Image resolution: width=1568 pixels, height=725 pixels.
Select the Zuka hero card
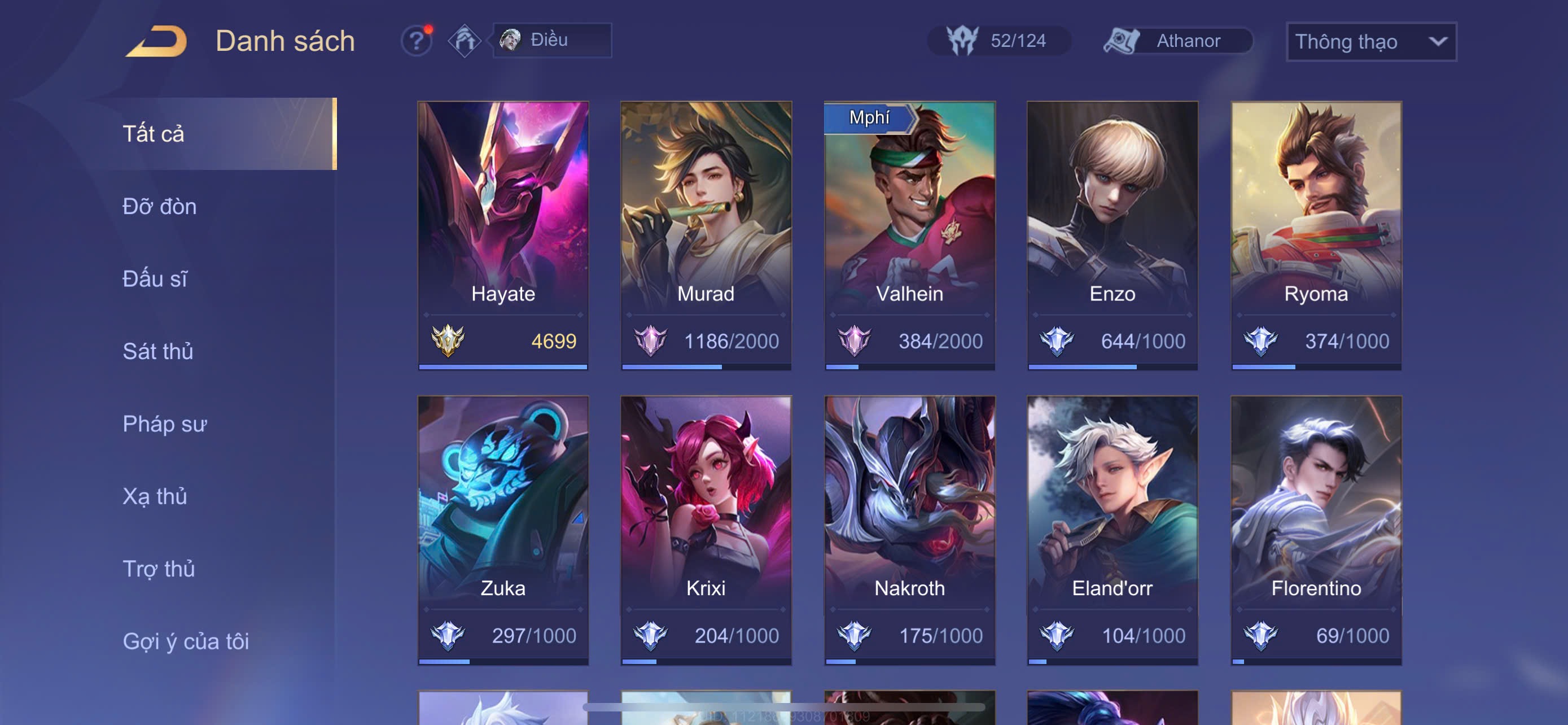pyautogui.click(x=503, y=530)
